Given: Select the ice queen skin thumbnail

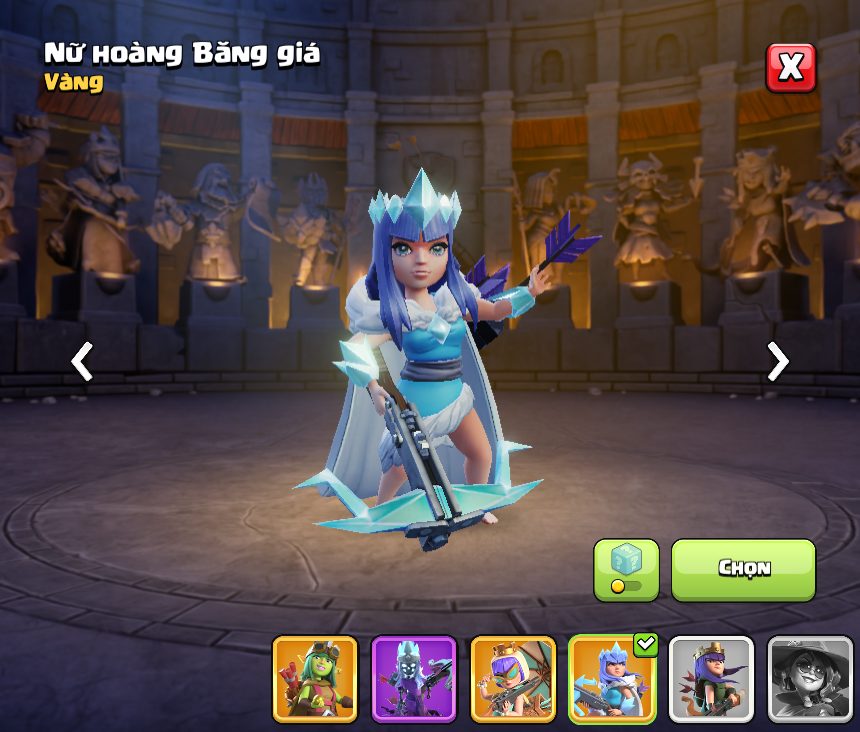Looking at the screenshot, I should [x=612, y=679].
